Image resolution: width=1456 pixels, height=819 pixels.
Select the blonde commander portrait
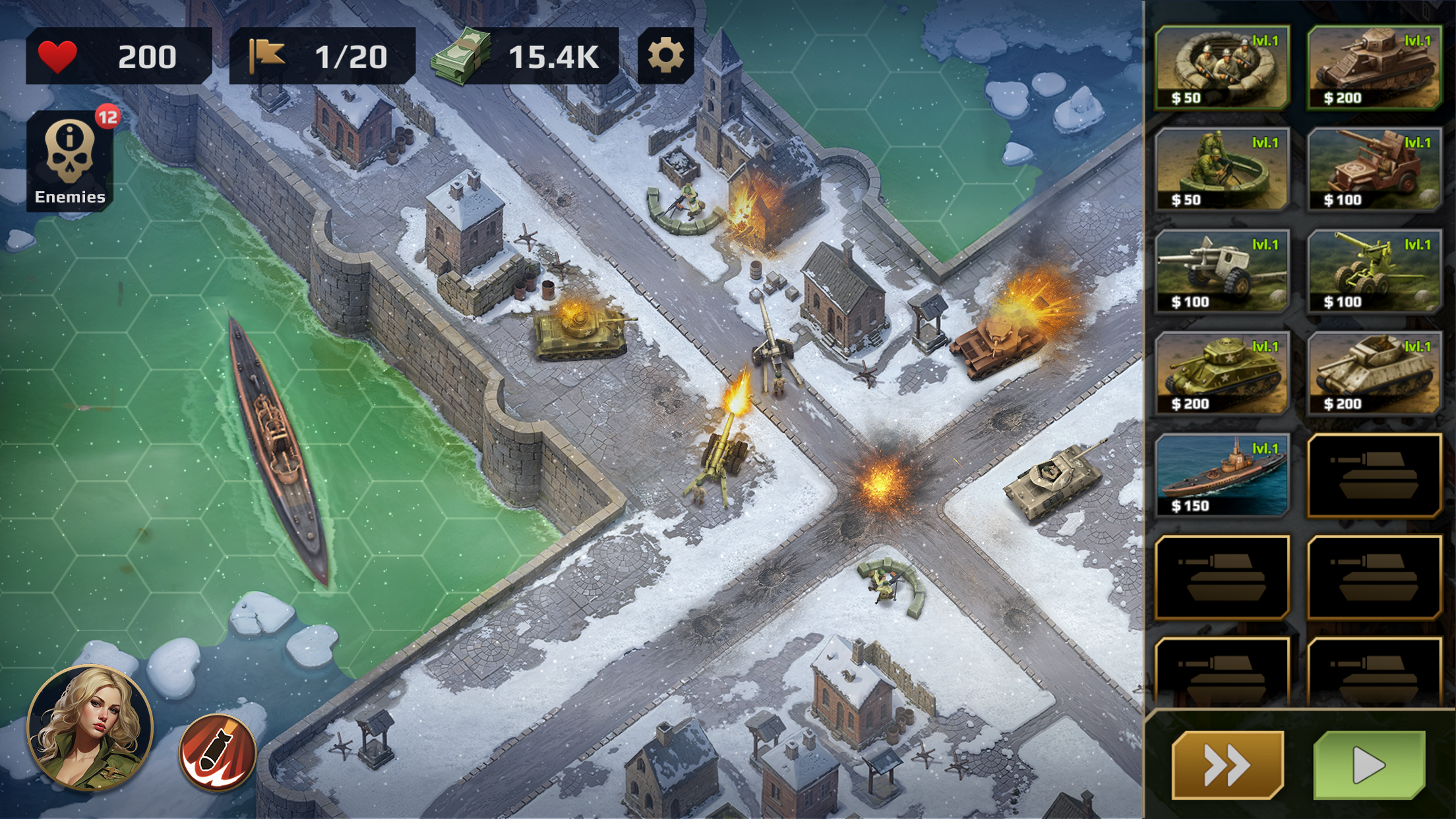[90, 727]
